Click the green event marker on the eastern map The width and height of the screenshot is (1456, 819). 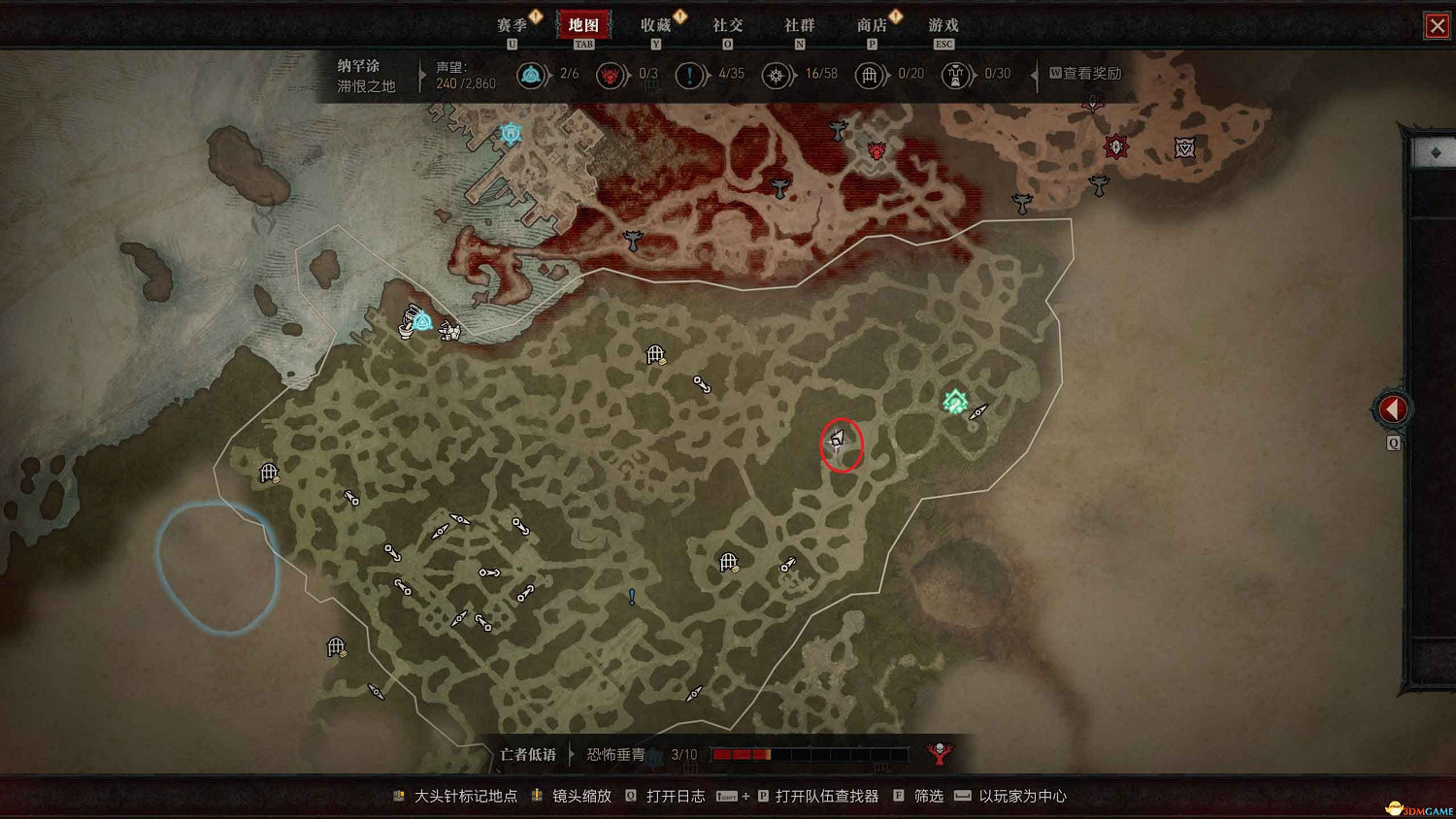953,398
